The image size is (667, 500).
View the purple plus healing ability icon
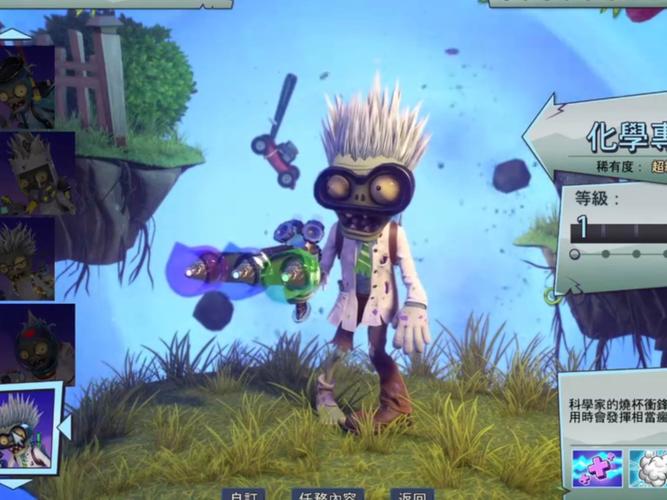coord(597,469)
